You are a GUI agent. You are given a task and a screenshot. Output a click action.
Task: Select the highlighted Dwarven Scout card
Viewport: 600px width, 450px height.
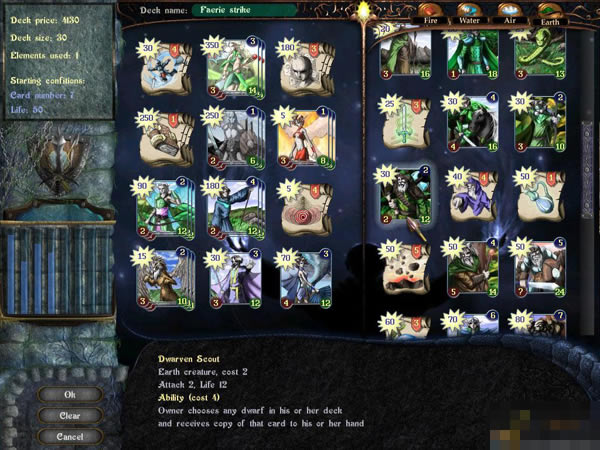406,193
